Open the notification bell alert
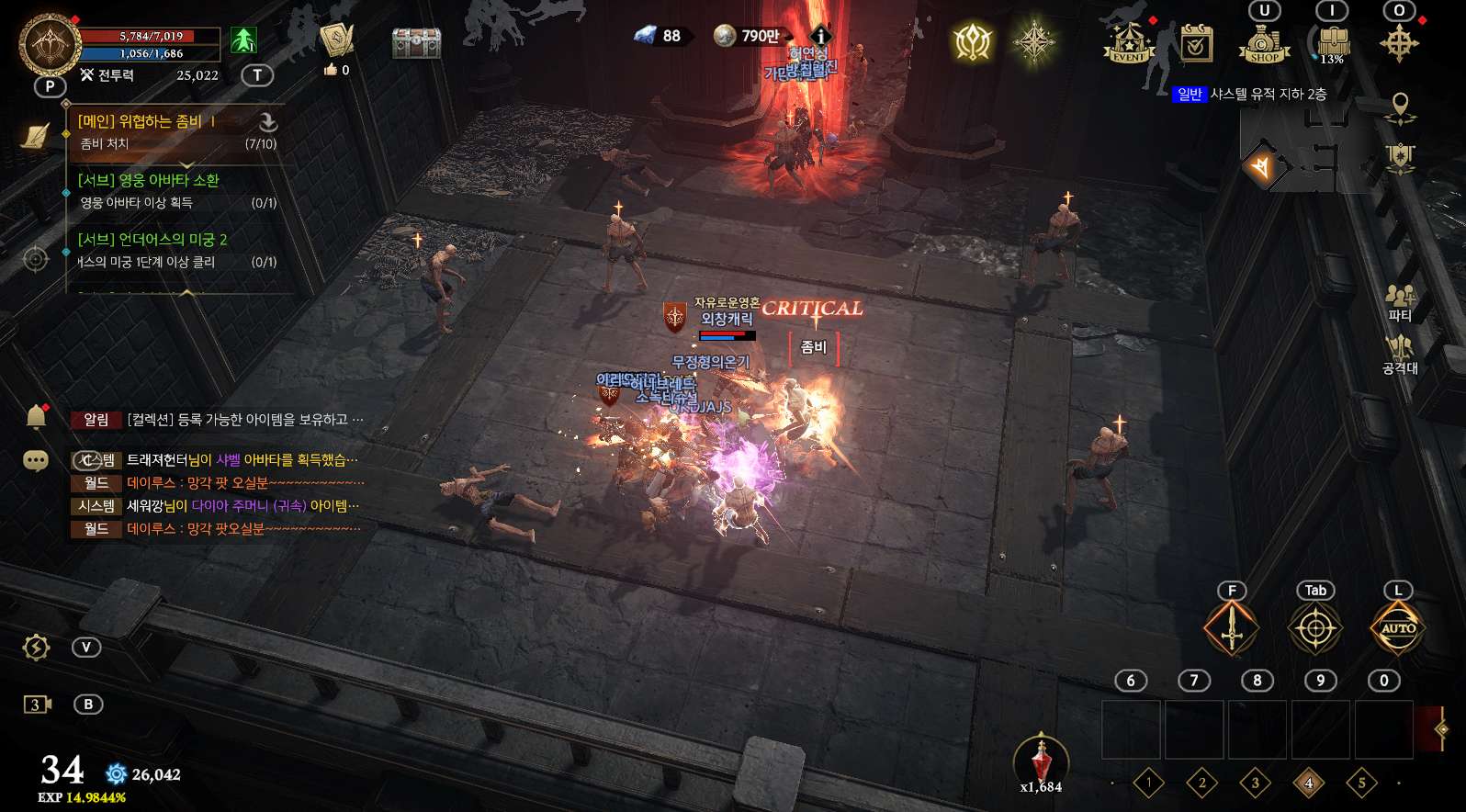This screenshot has height=812, width=1466. pyautogui.click(x=36, y=417)
